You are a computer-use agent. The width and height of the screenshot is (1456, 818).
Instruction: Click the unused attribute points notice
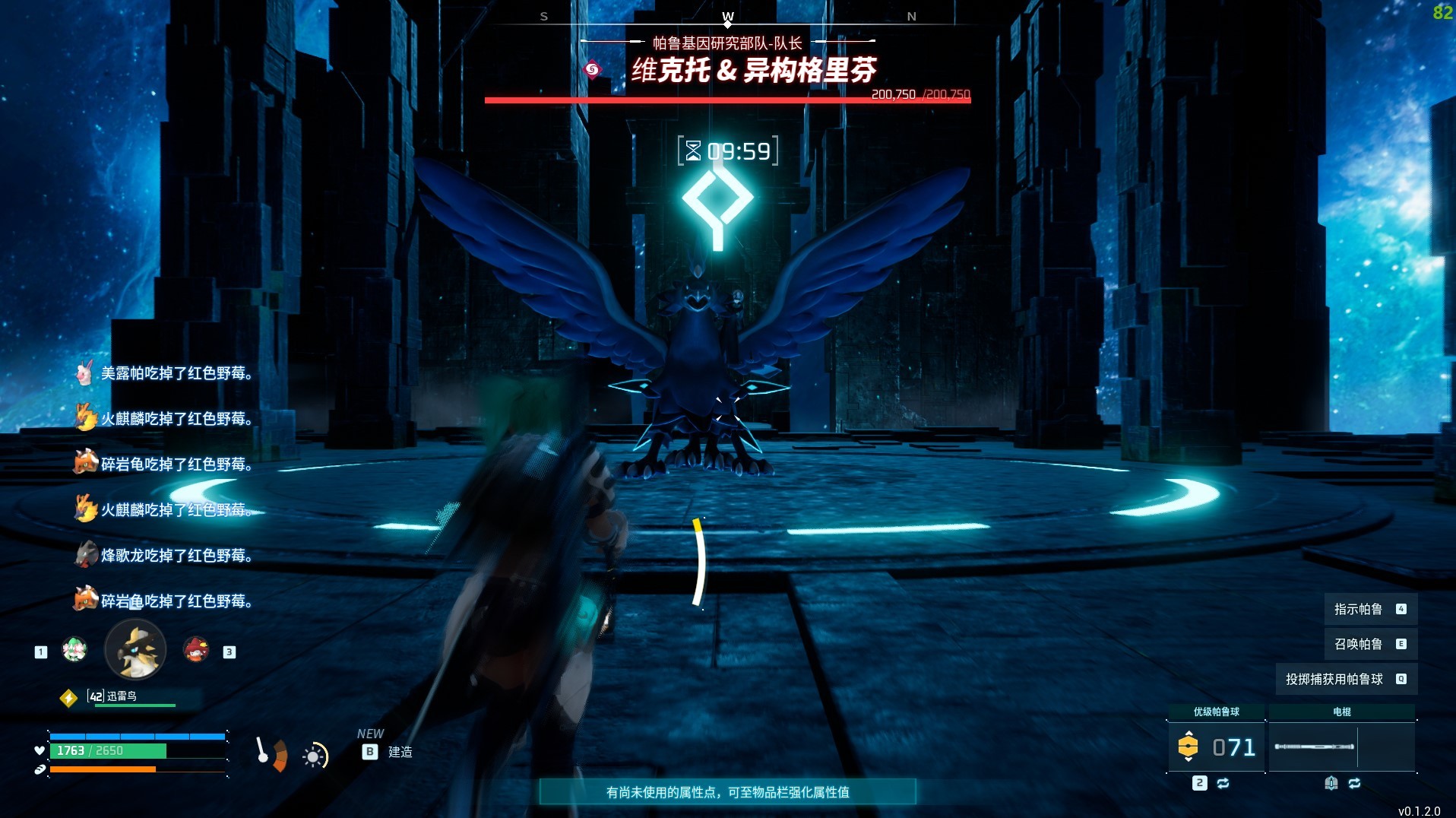coord(727,792)
